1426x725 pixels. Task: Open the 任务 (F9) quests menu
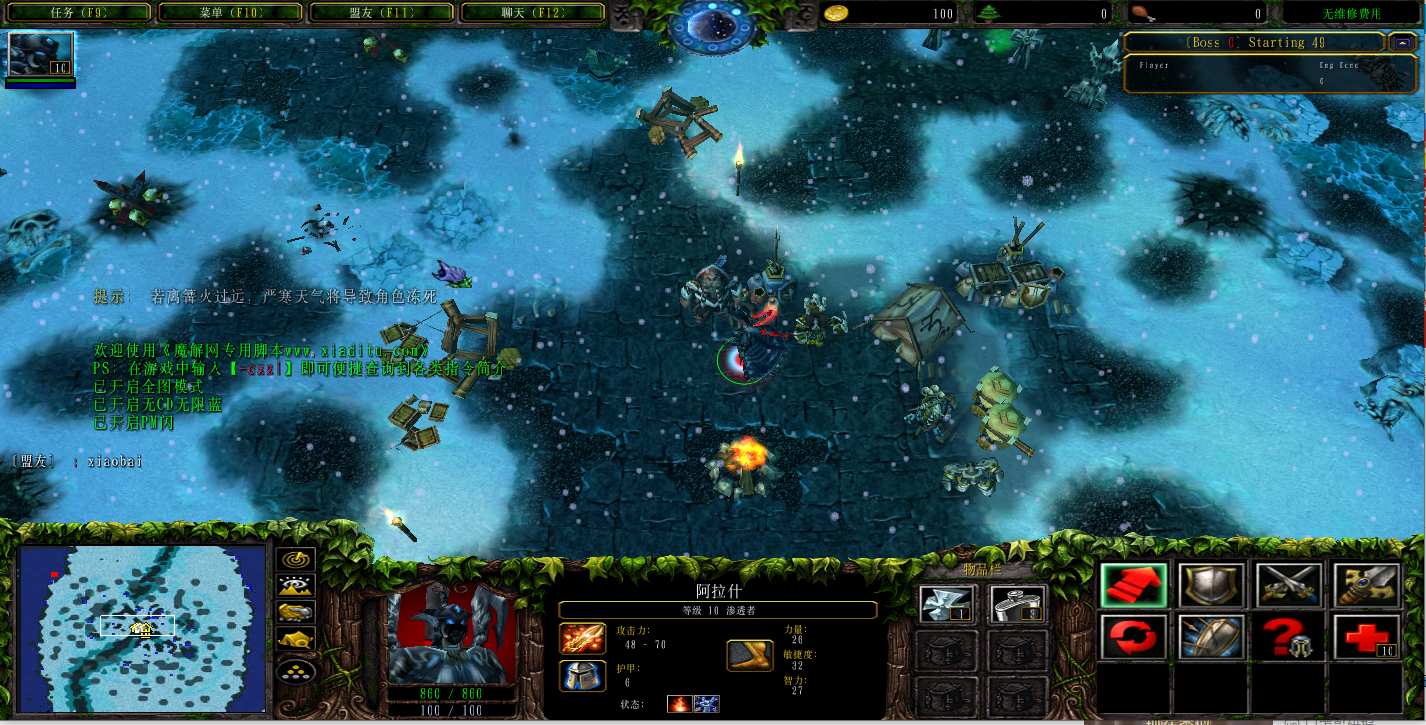click(x=78, y=13)
